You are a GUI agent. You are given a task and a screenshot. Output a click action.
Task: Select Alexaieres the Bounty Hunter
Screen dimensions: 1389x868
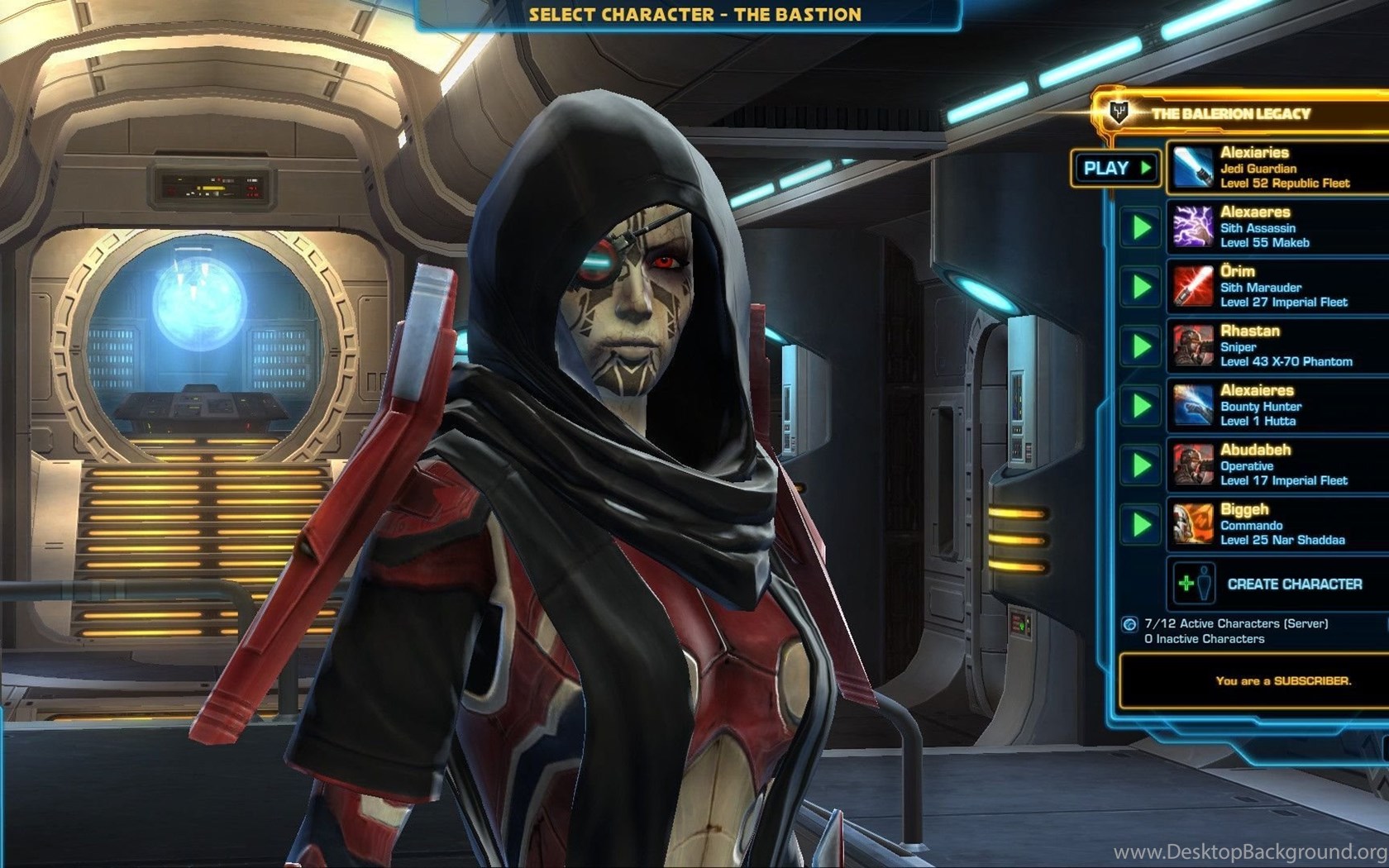tap(1277, 405)
